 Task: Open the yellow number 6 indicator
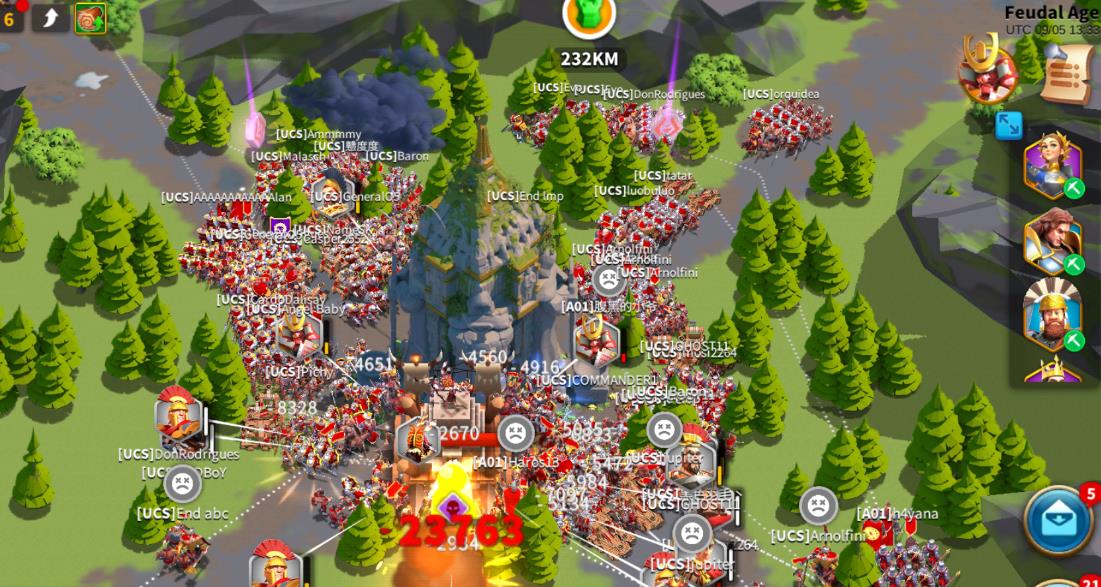[x=10, y=18]
